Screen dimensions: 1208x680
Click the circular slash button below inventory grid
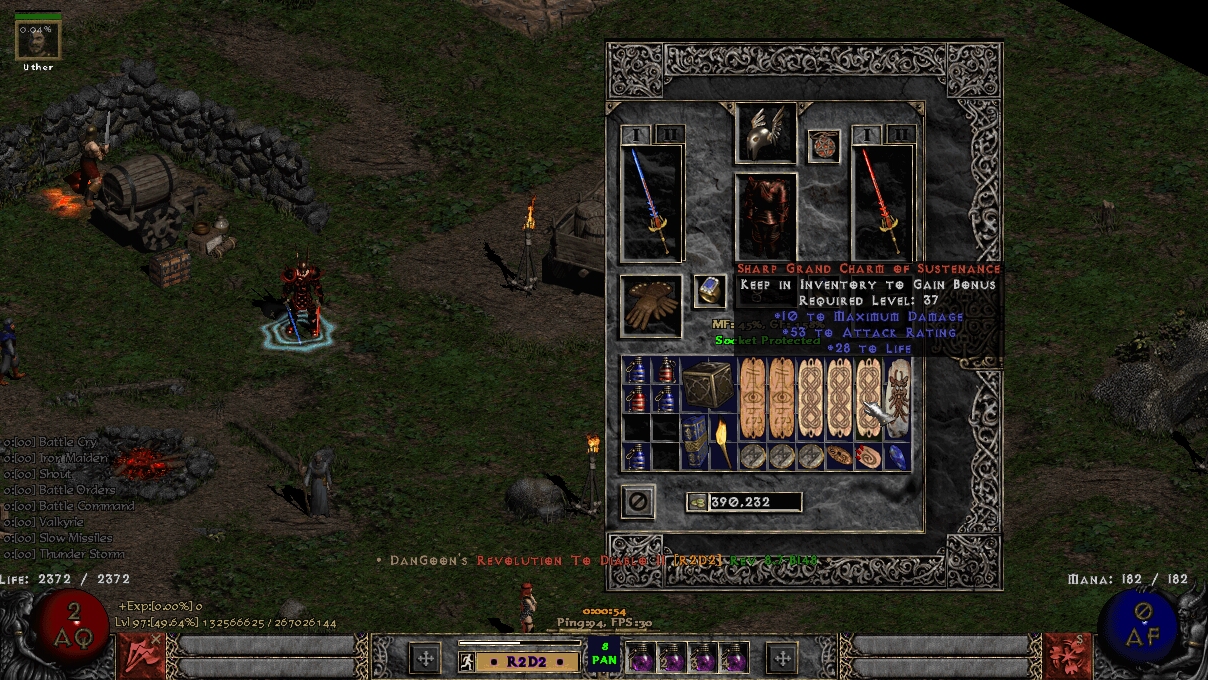[637, 501]
